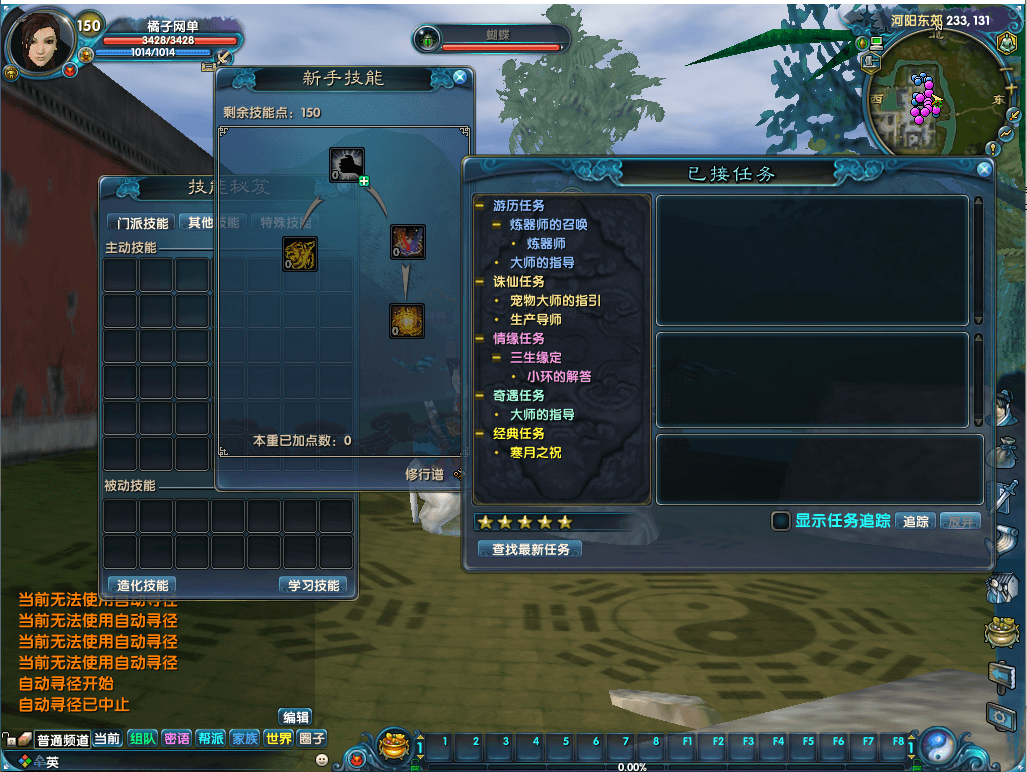Select the golden dragon skill icon
The height and width of the screenshot is (772, 1027).
[300, 254]
